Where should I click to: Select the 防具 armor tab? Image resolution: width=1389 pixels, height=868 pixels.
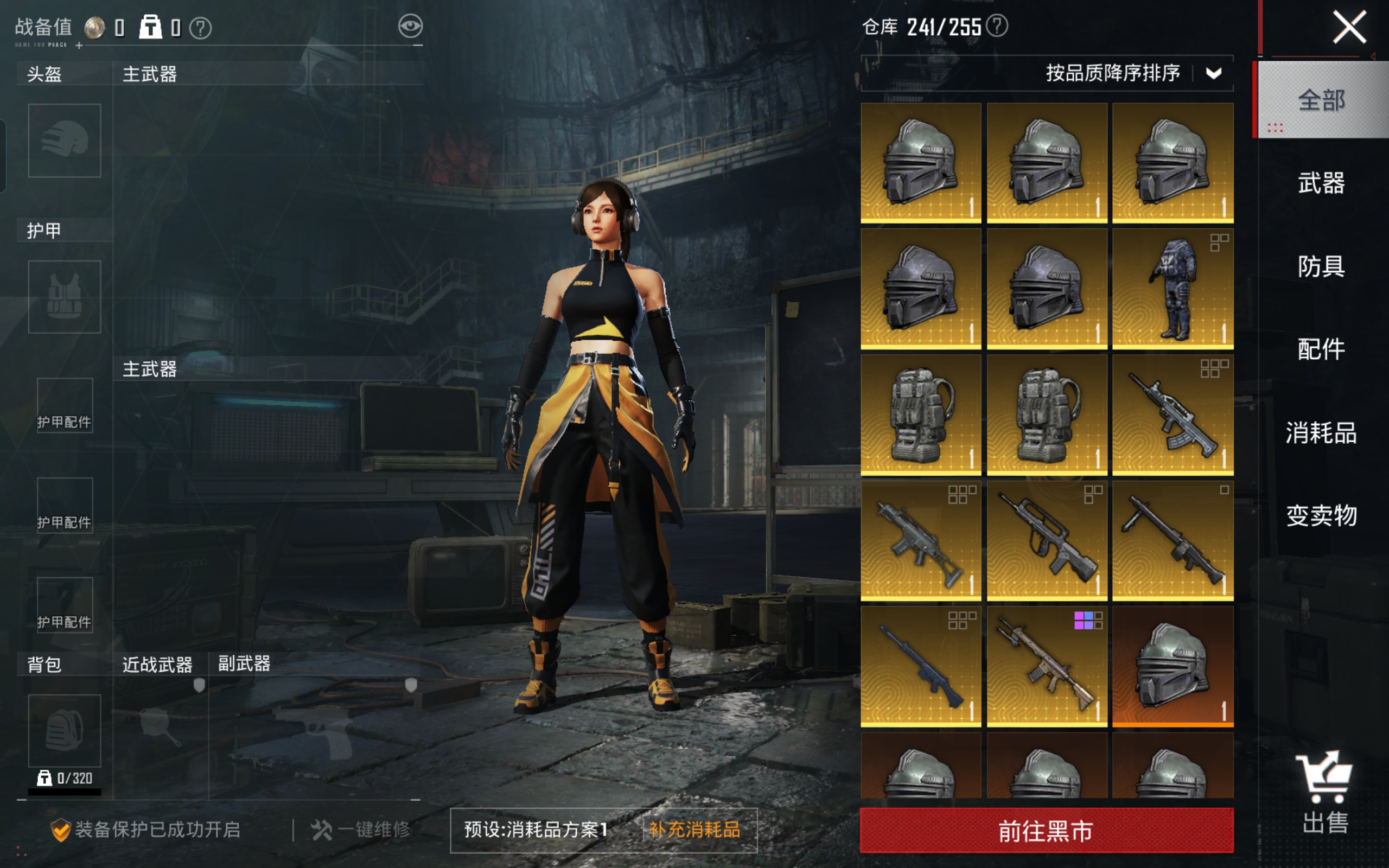[1321, 266]
